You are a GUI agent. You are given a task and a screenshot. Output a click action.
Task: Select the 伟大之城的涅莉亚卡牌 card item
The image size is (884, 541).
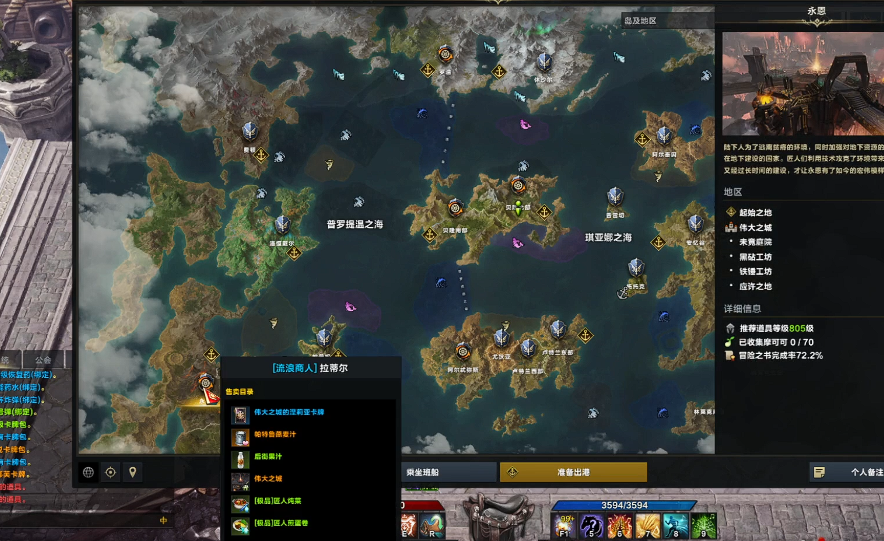290,413
